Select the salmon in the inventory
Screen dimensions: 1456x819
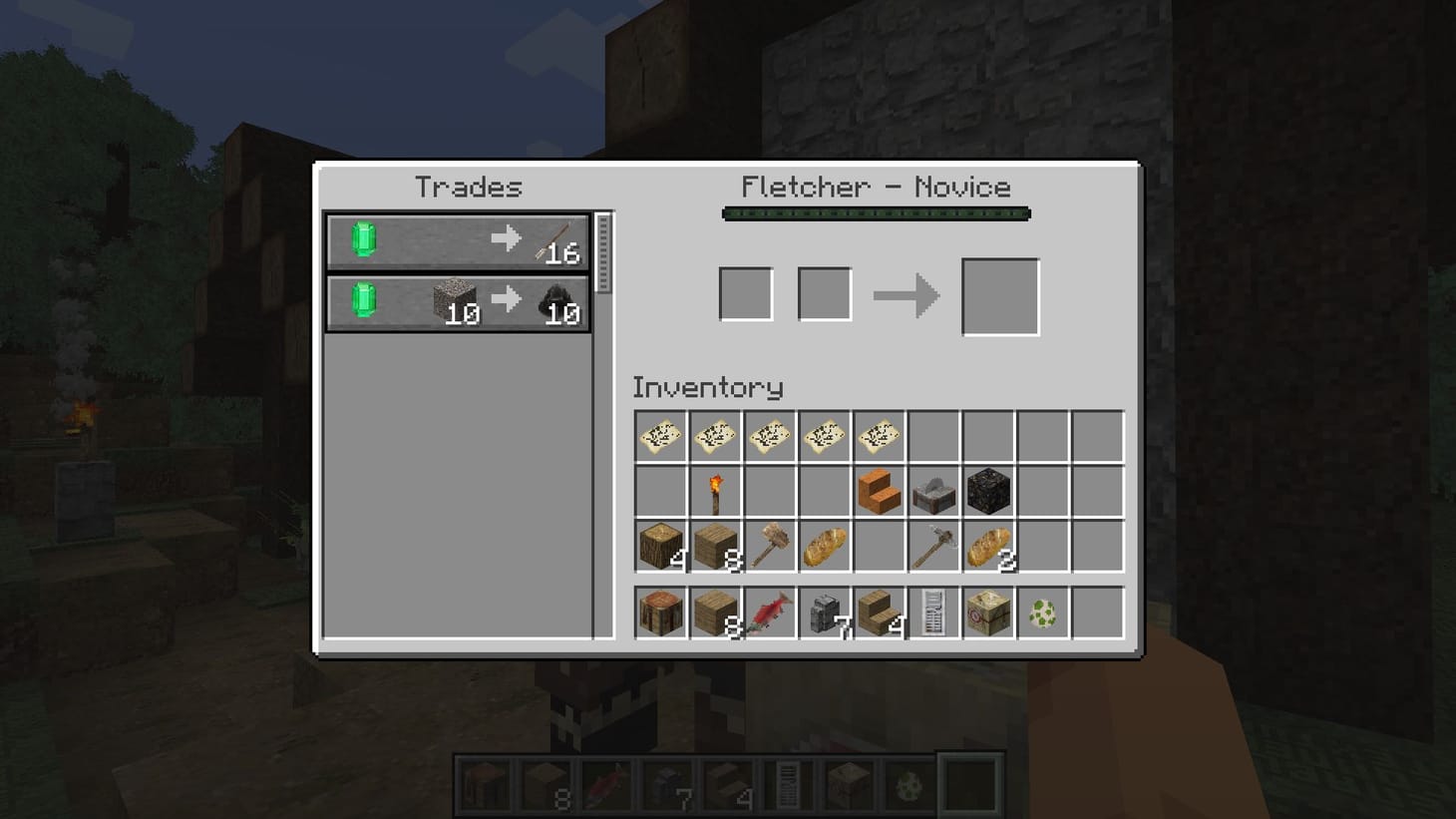[769, 614]
